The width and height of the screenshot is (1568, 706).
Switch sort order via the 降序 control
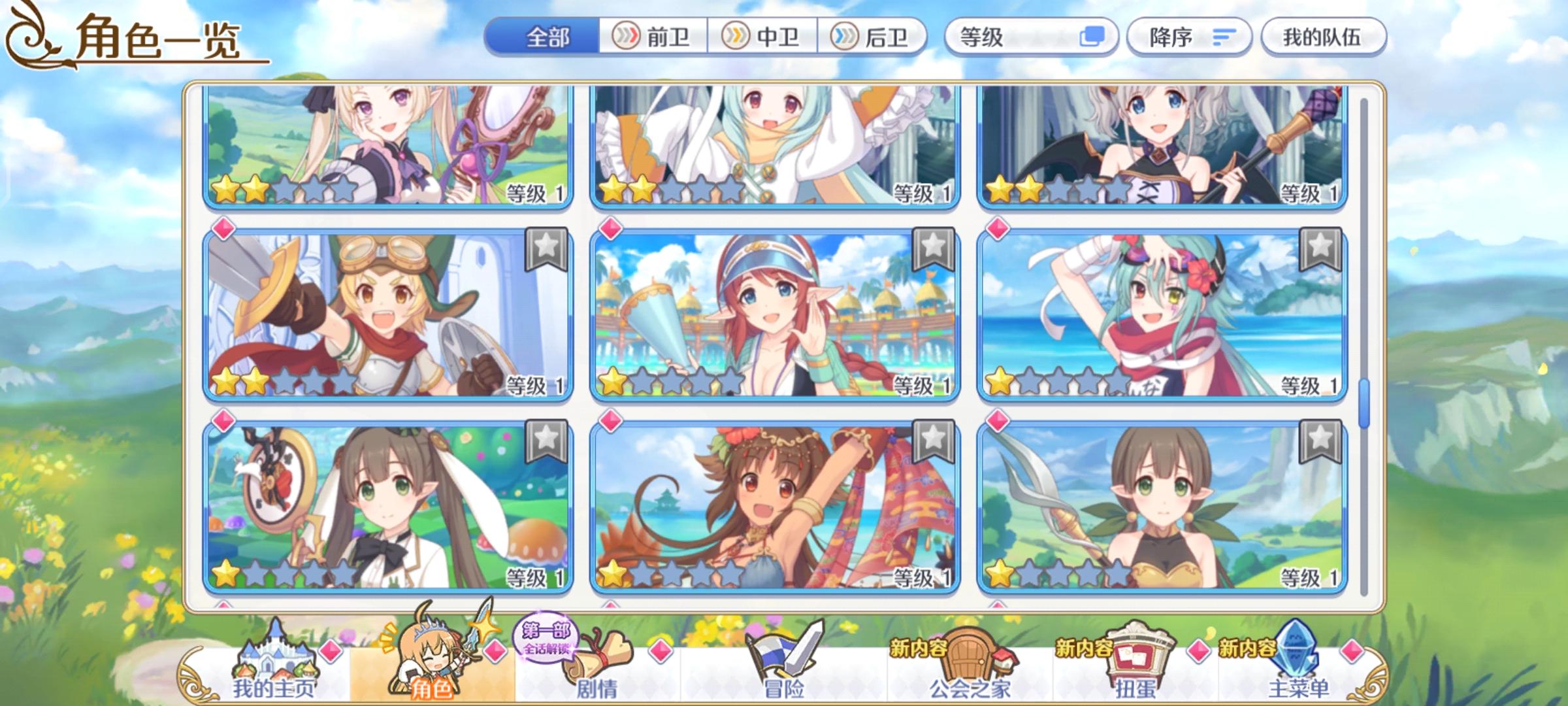tap(1189, 38)
